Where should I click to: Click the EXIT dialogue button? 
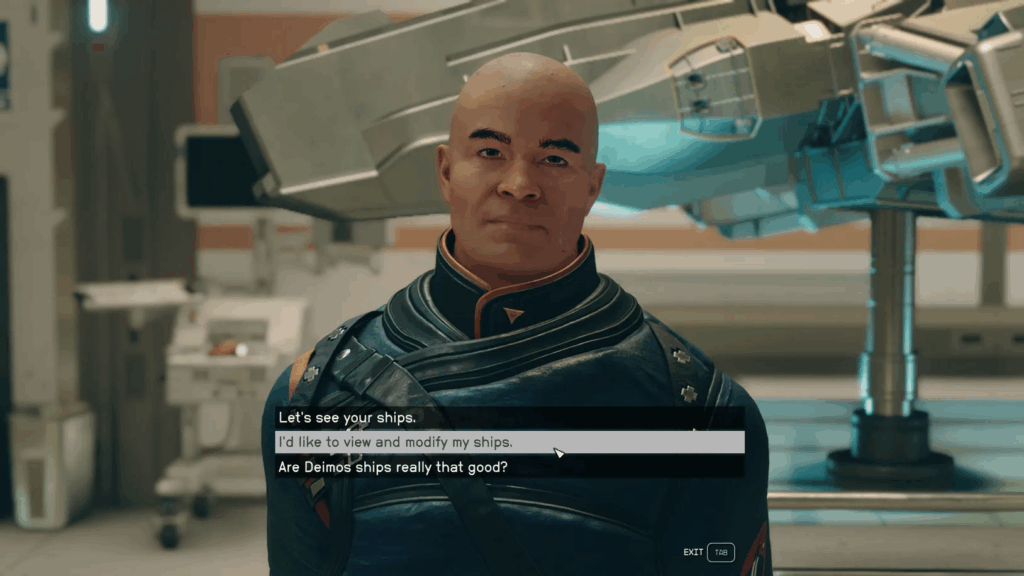(709, 552)
